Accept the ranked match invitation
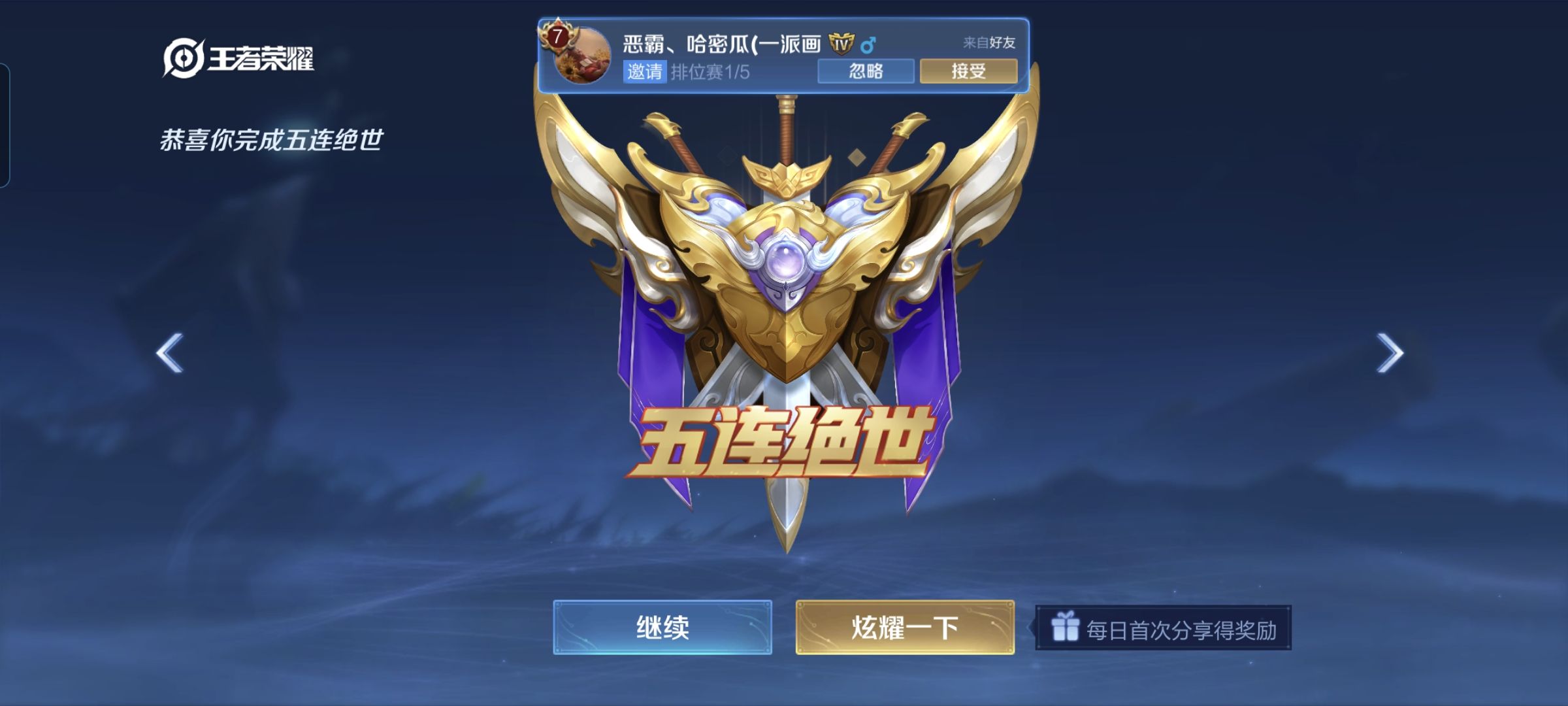 (968, 71)
